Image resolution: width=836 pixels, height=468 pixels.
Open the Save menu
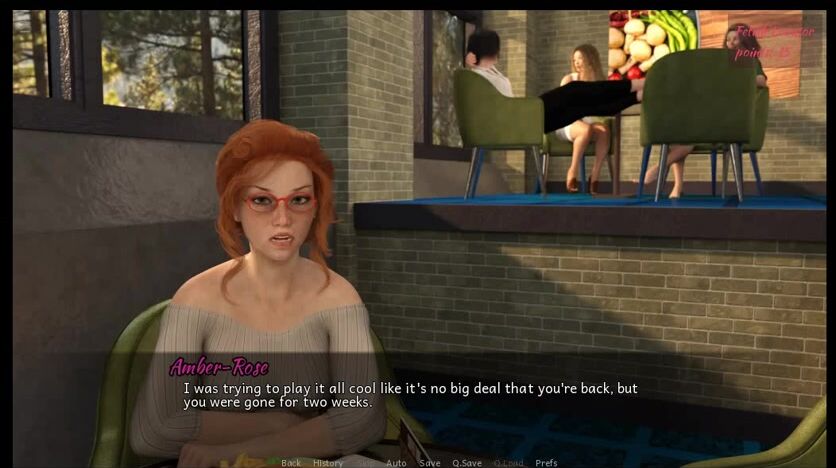[x=429, y=463]
